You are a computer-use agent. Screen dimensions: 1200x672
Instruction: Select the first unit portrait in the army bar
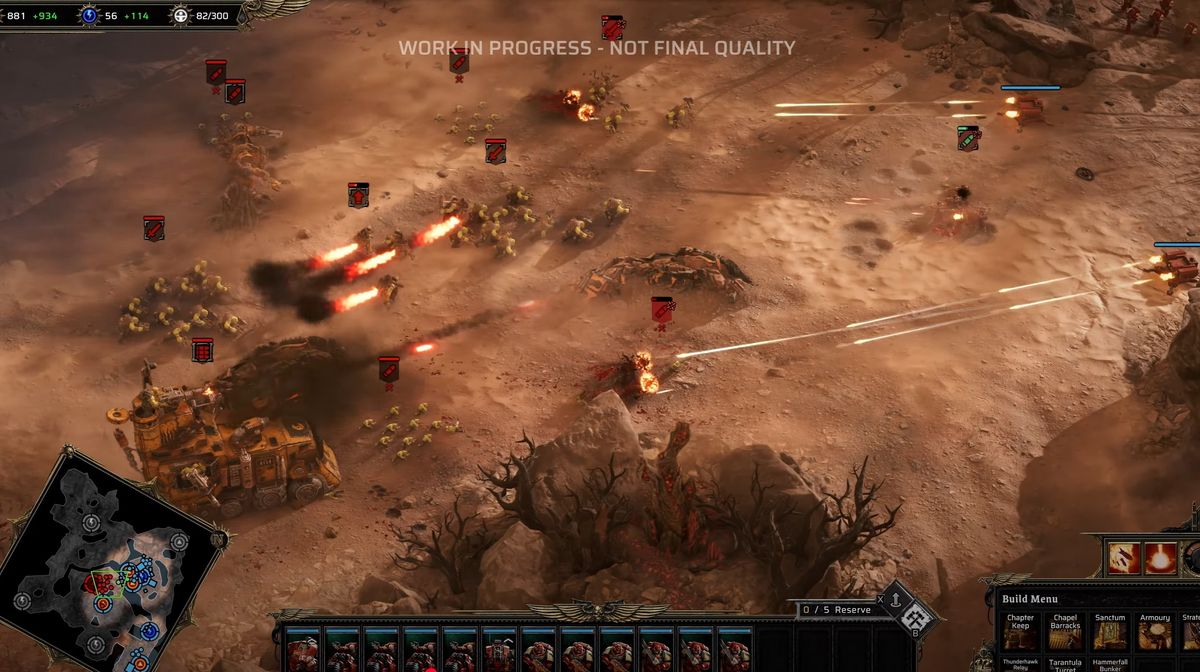coord(303,651)
